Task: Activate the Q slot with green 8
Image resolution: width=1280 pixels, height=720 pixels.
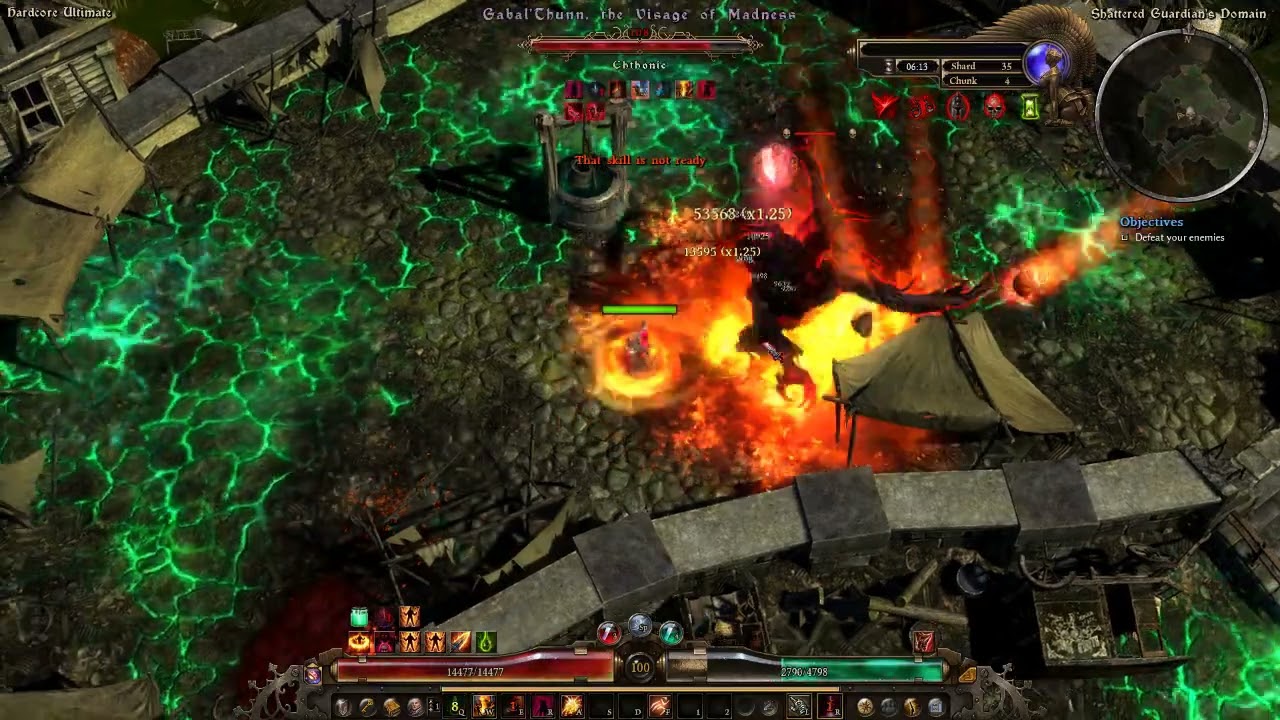Action: coord(456,707)
